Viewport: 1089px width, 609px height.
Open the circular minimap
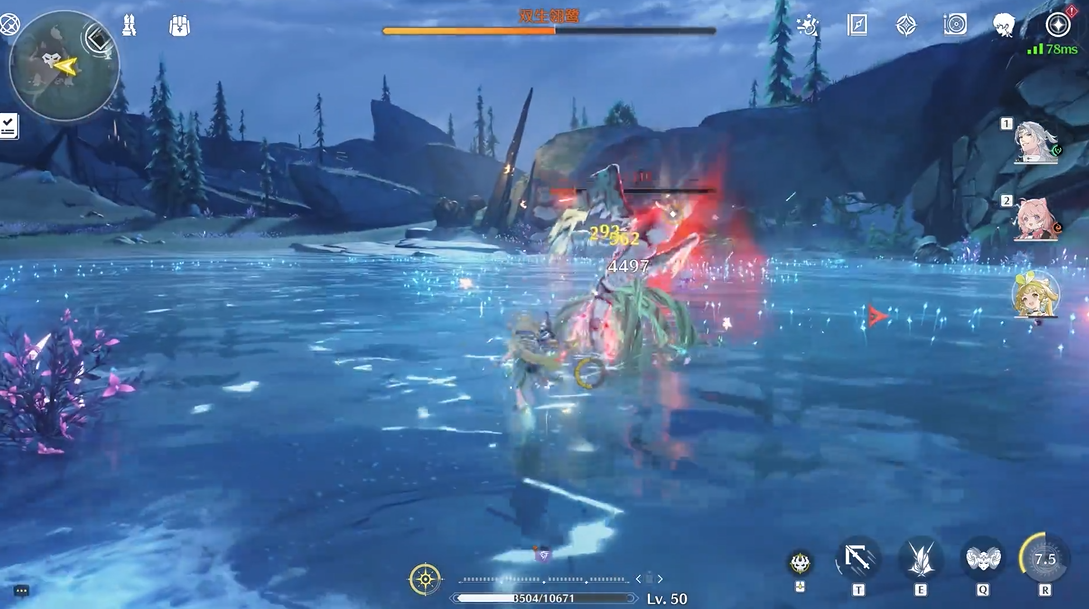[64, 66]
